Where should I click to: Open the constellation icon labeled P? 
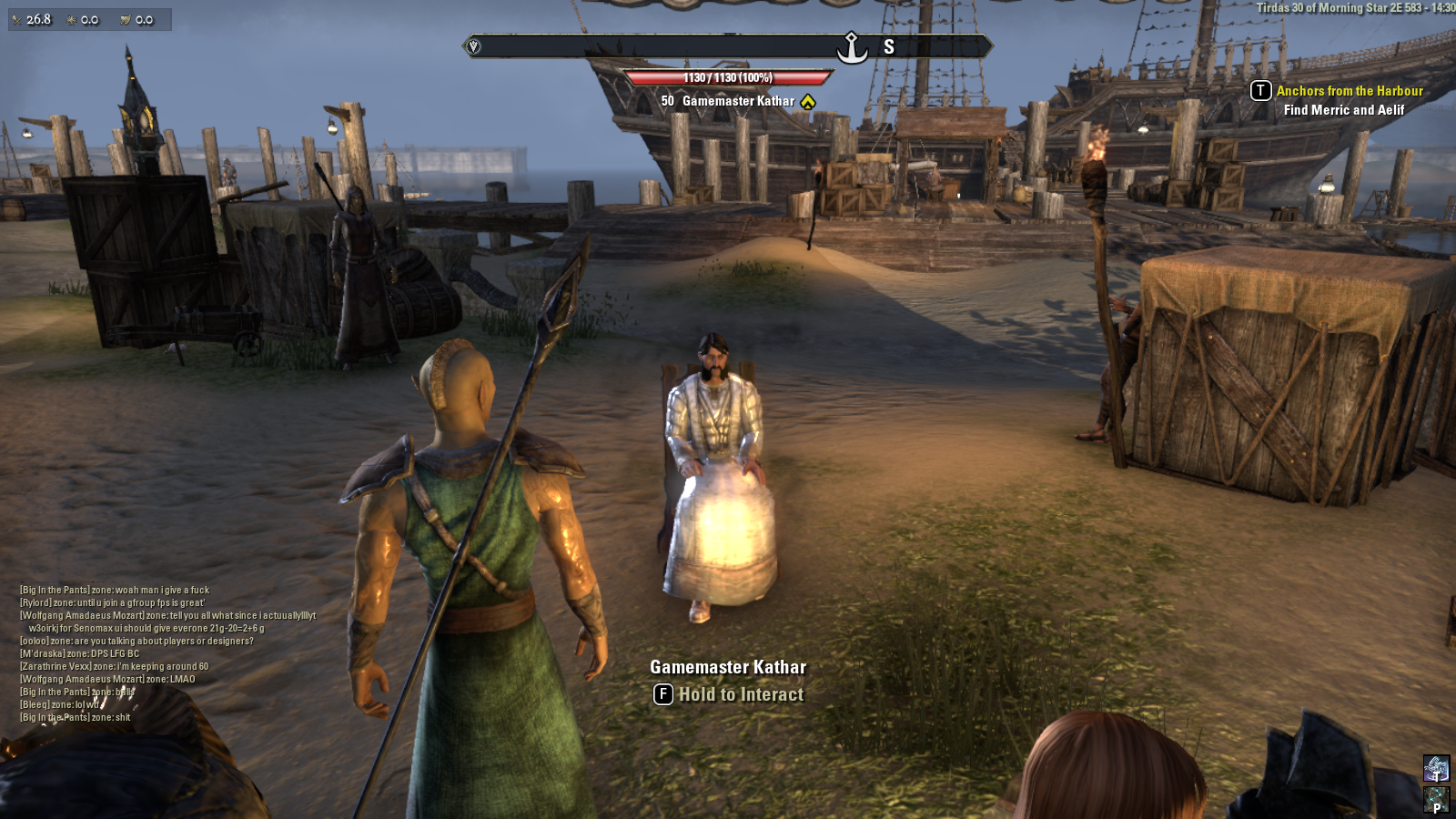[1436, 801]
